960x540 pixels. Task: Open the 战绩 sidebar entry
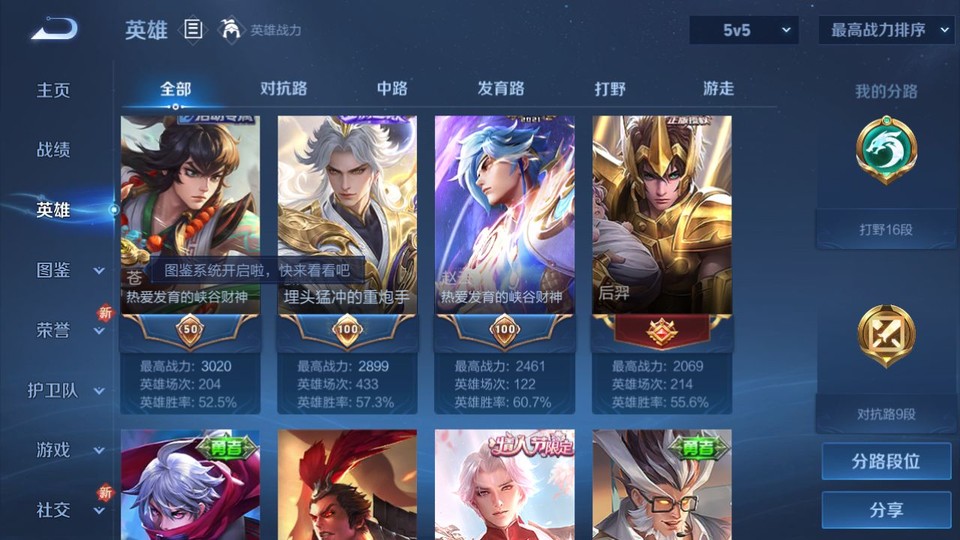[x=54, y=150]
